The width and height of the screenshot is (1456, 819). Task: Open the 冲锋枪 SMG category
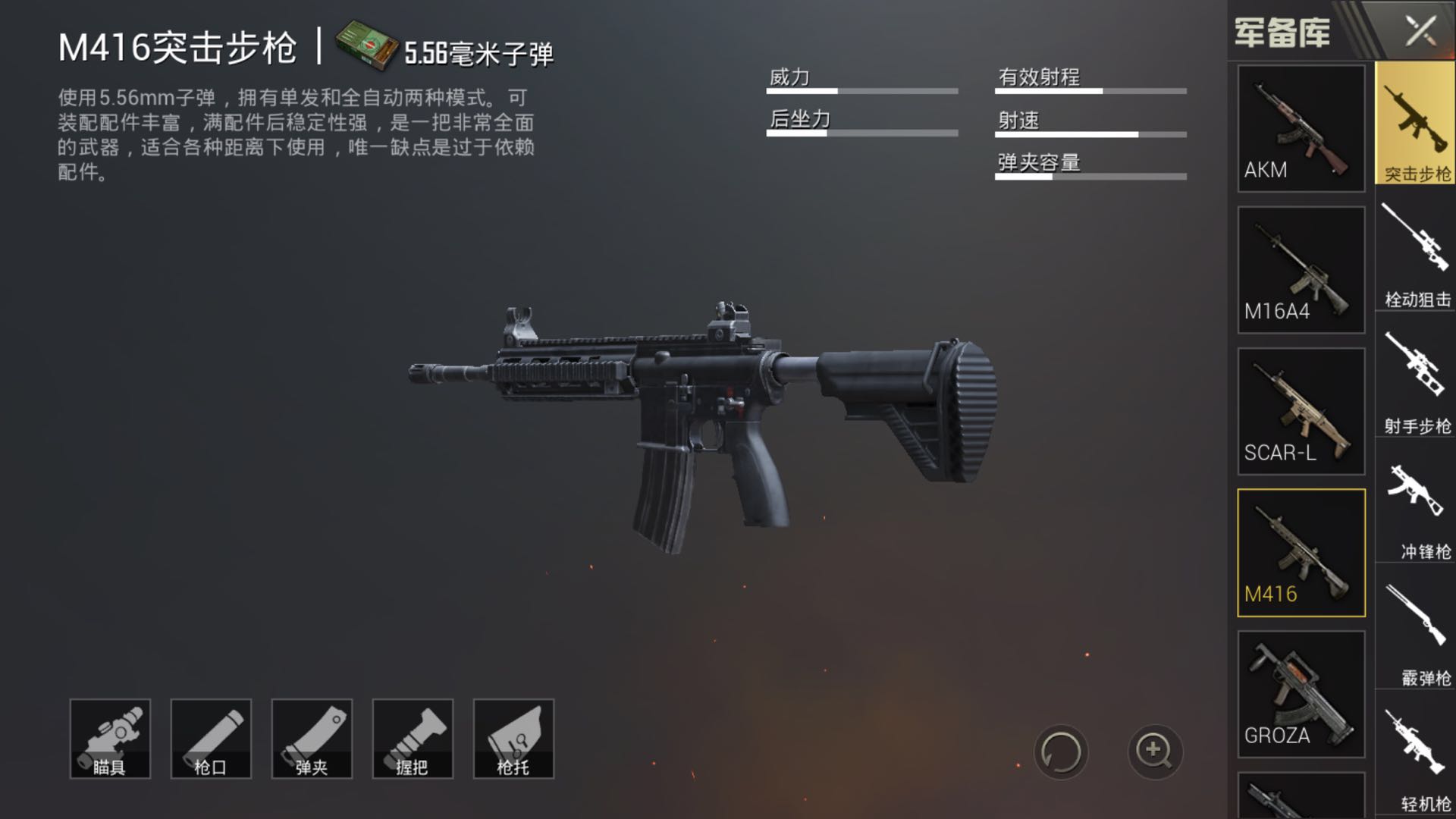[1414, 500]
